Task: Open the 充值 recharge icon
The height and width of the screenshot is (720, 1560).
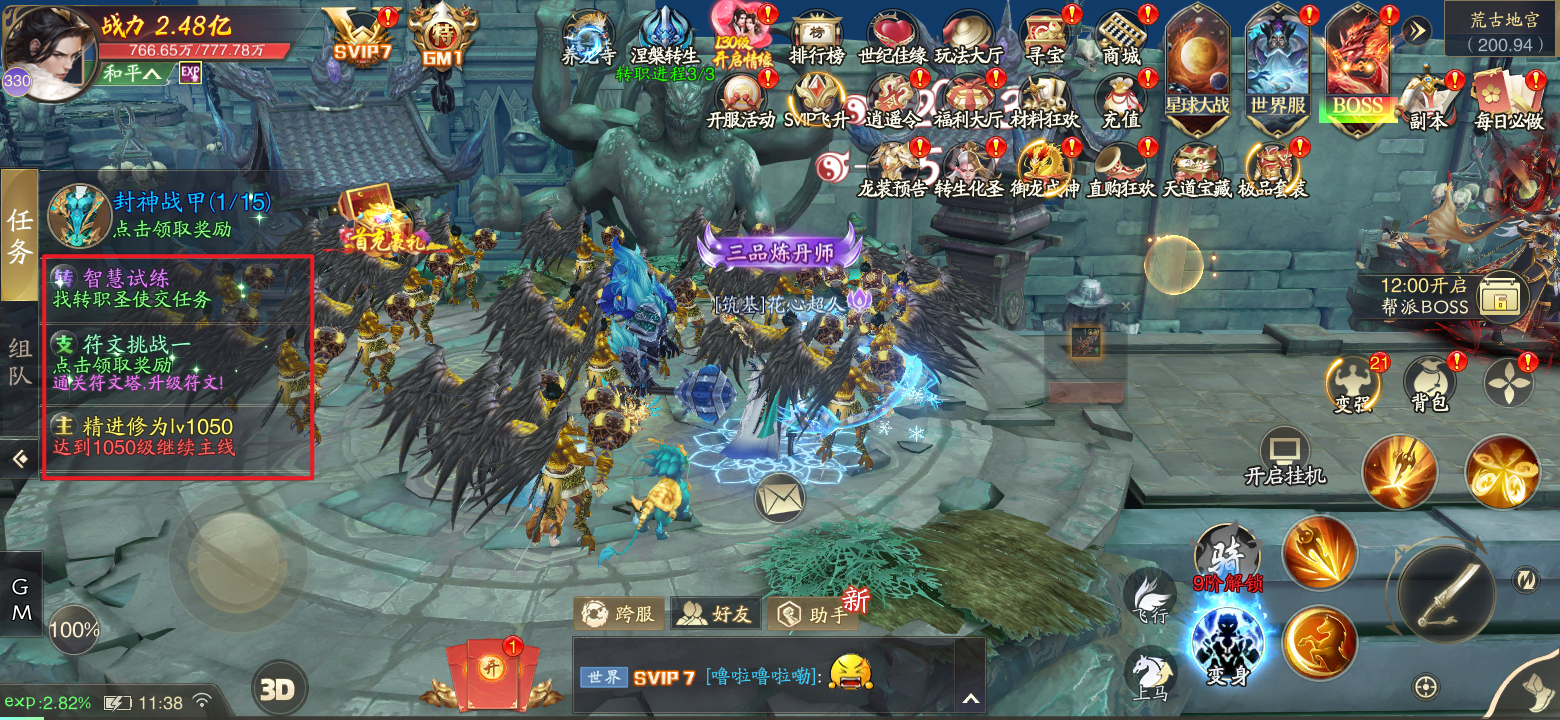Action: [x=1121, y=102]
